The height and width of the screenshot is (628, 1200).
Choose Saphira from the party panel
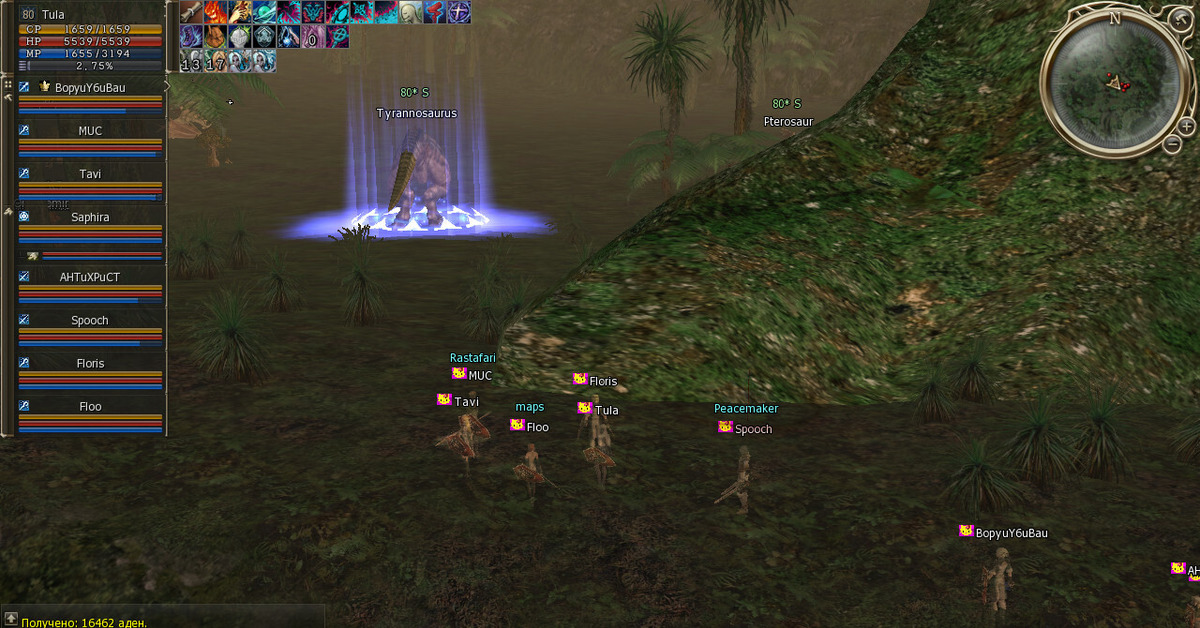coord(90,217)
